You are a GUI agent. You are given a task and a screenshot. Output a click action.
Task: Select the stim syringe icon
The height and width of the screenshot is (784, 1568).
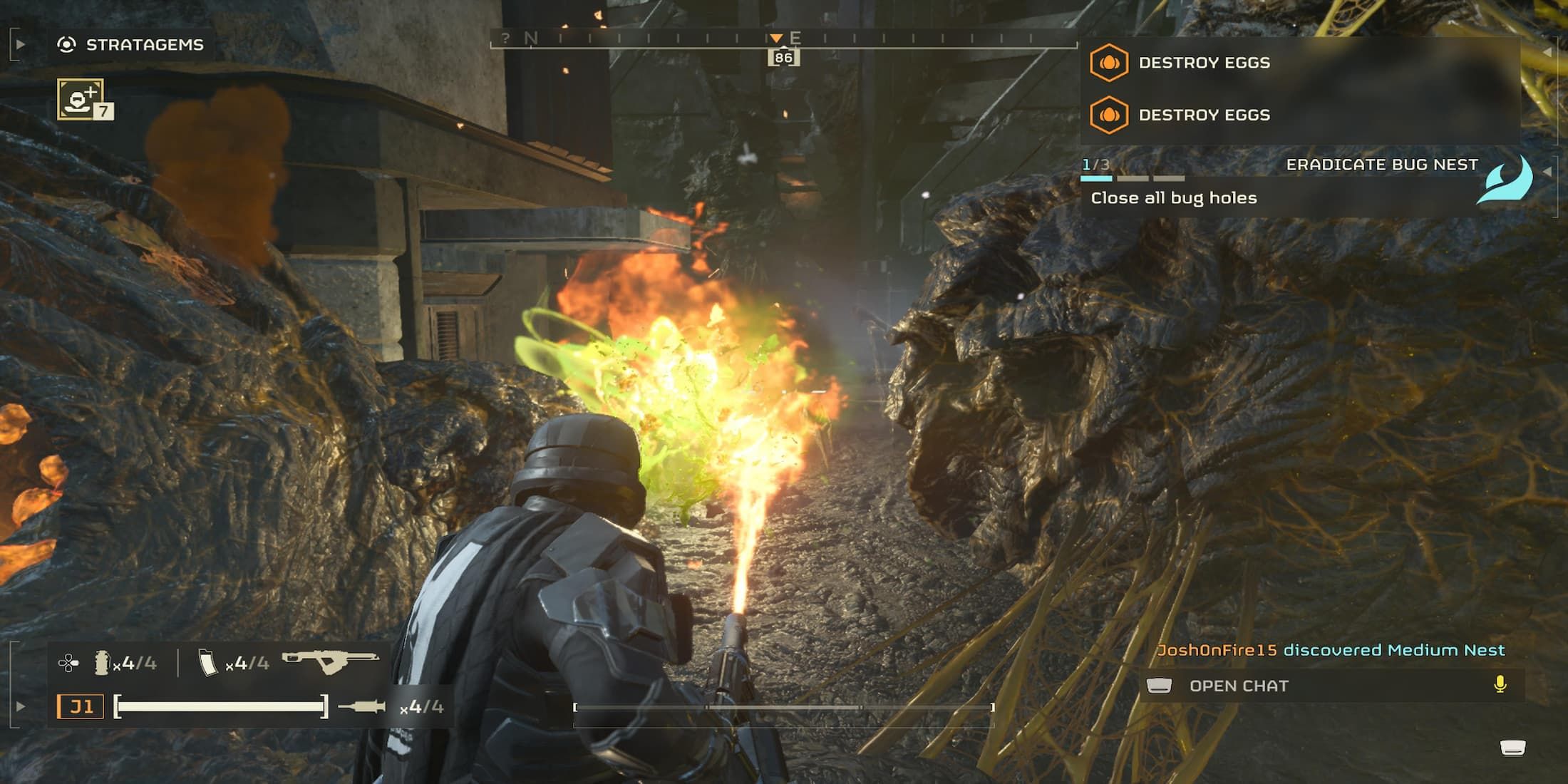click(x=361, y=707)
